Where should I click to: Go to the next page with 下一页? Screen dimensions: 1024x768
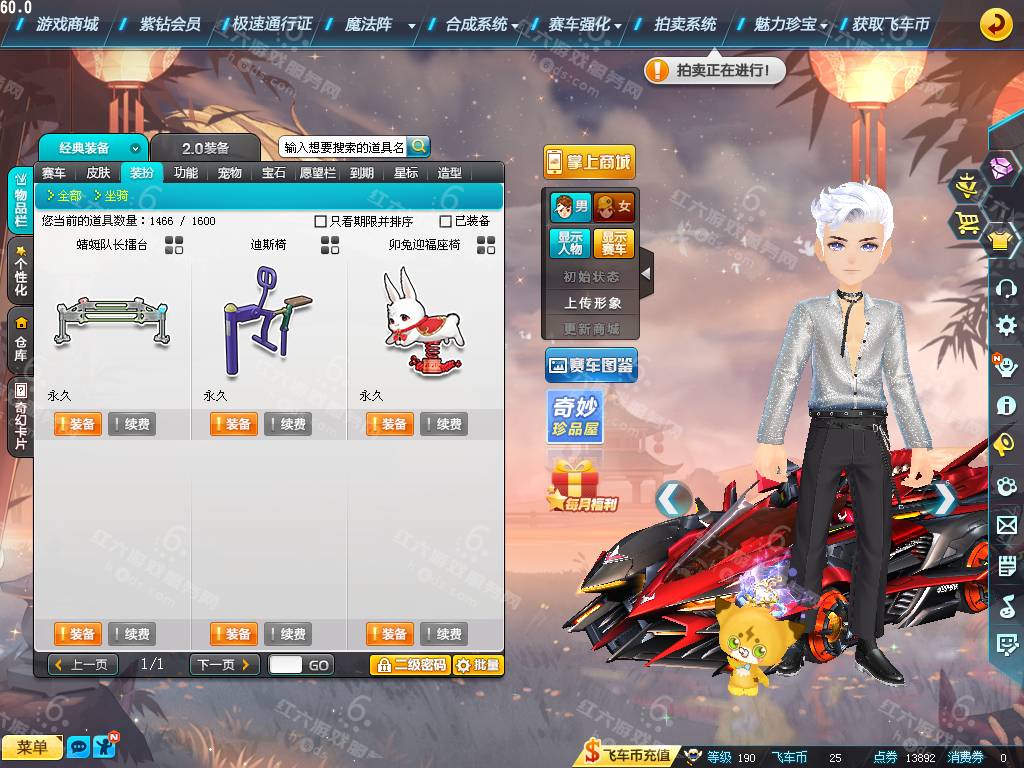(x=224, y=664)
